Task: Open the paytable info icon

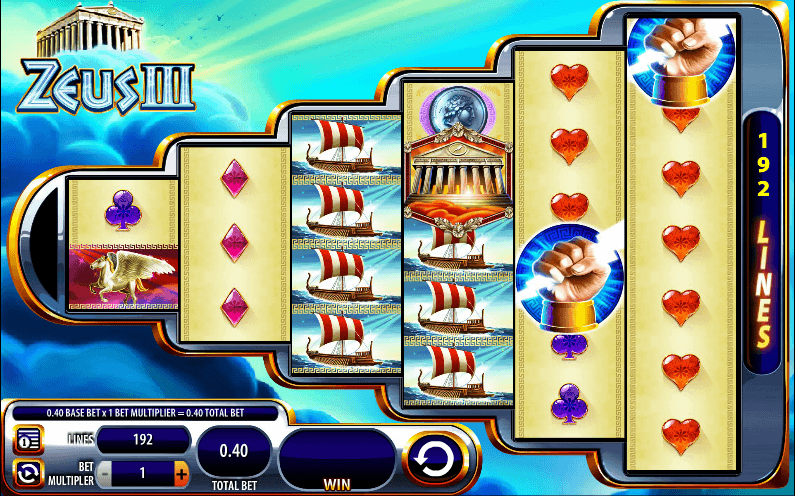Action: pos(27,440)
